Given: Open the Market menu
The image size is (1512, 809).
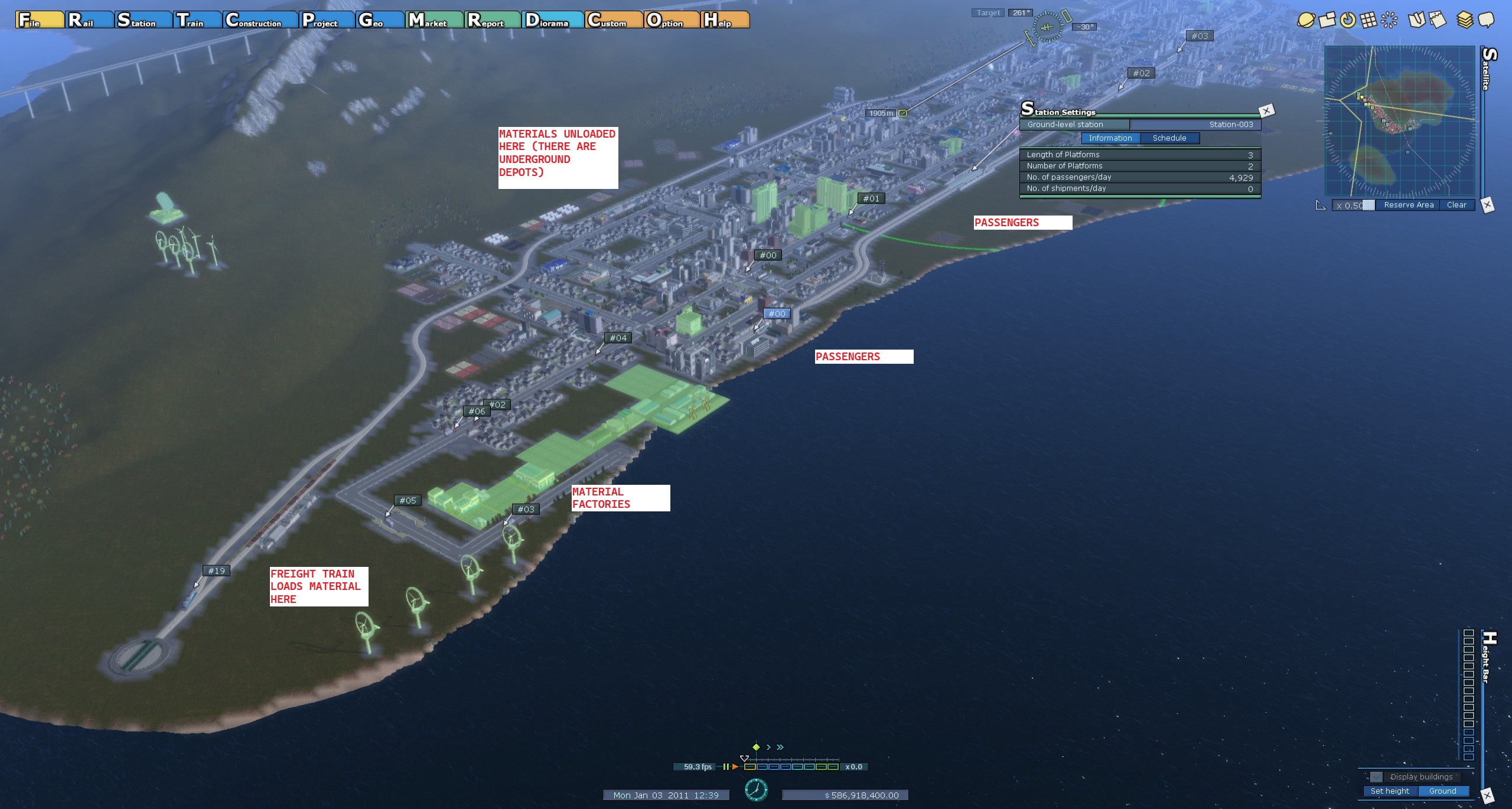Looking at the screenshot, I should tap(434, 20).
